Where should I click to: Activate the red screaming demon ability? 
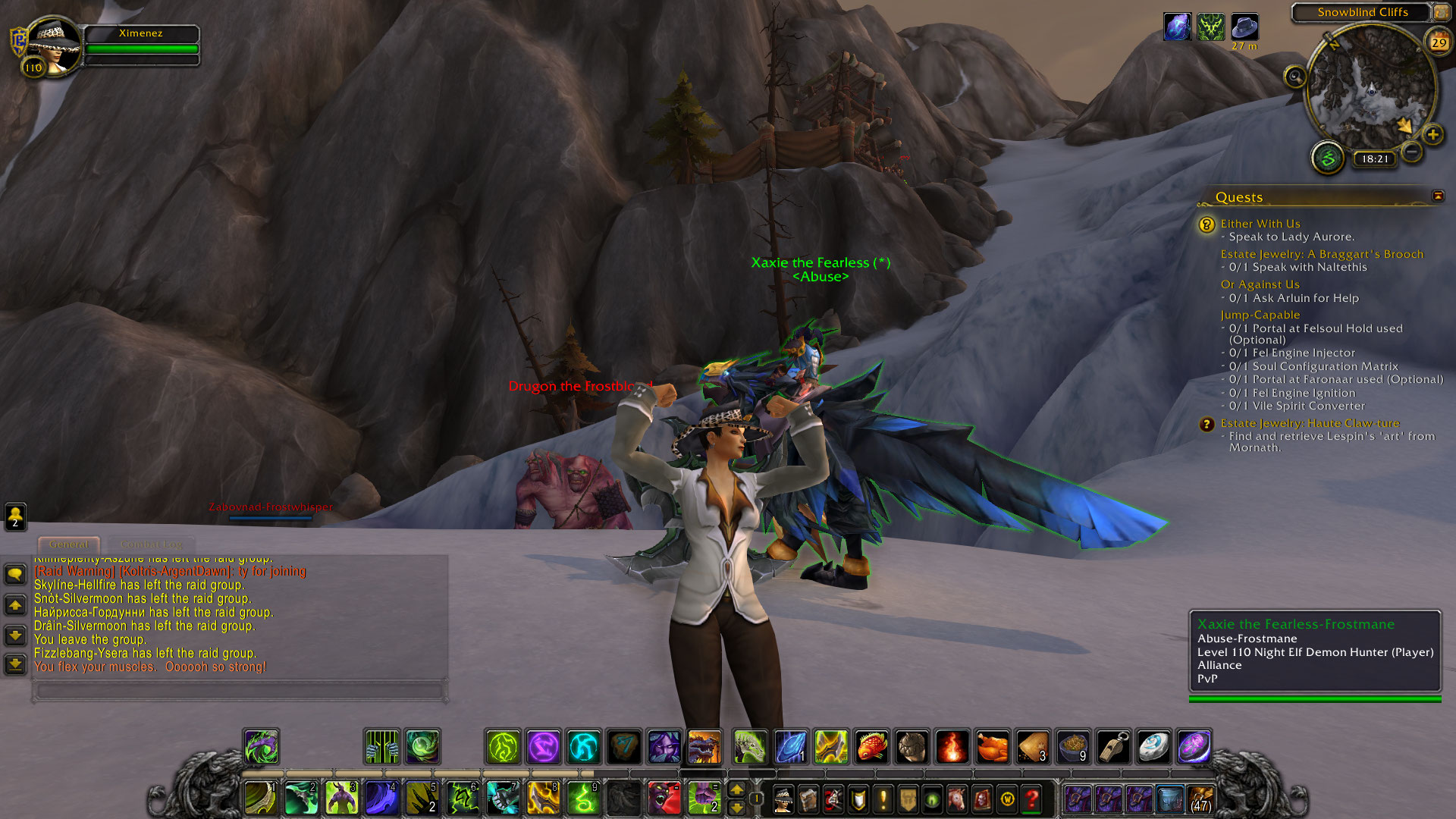[664, 798]
